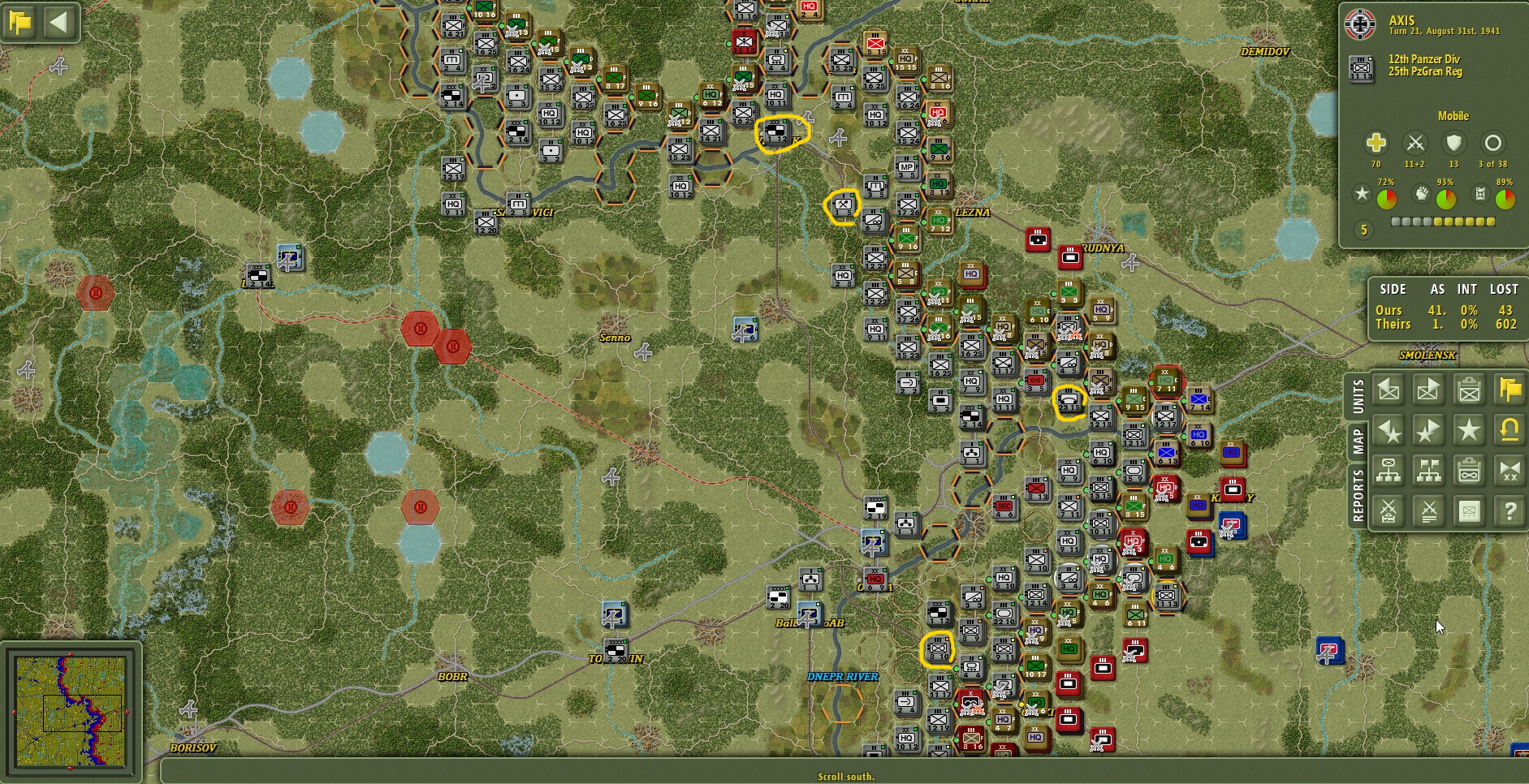Screen dimensions: 1529x784
Task: Open the unit roster clipboard icon
Action: click(1470, 390)
